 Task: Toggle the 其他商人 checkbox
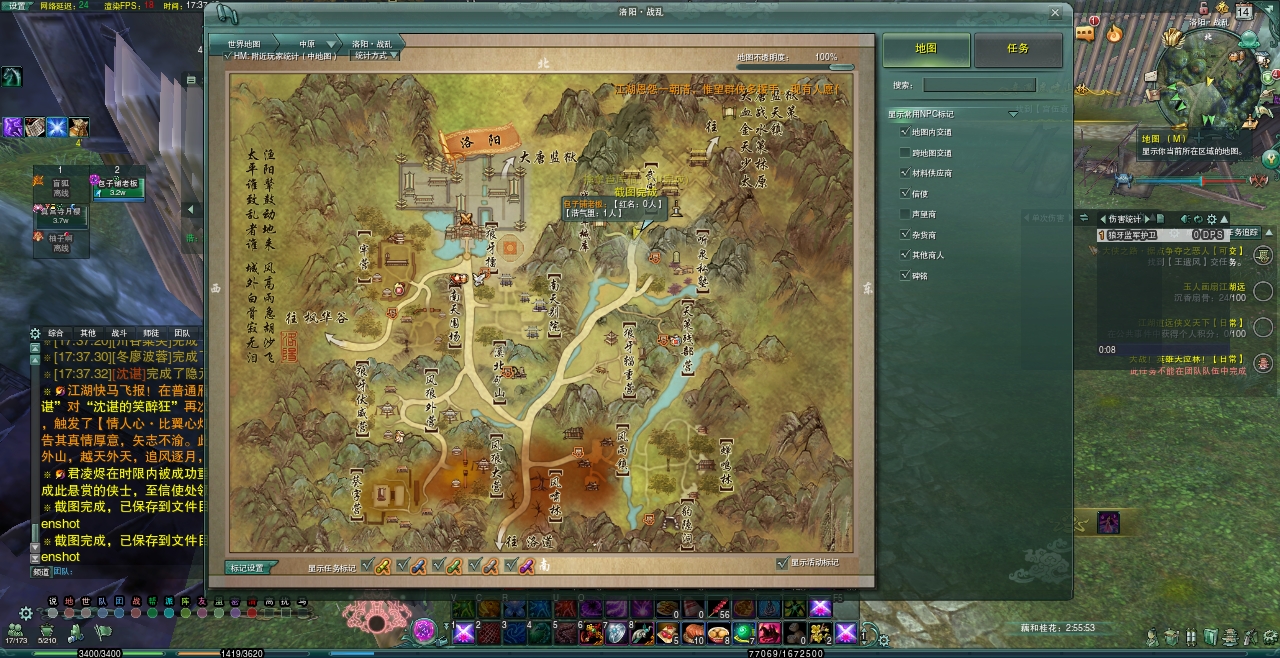[x=905, y=255]
